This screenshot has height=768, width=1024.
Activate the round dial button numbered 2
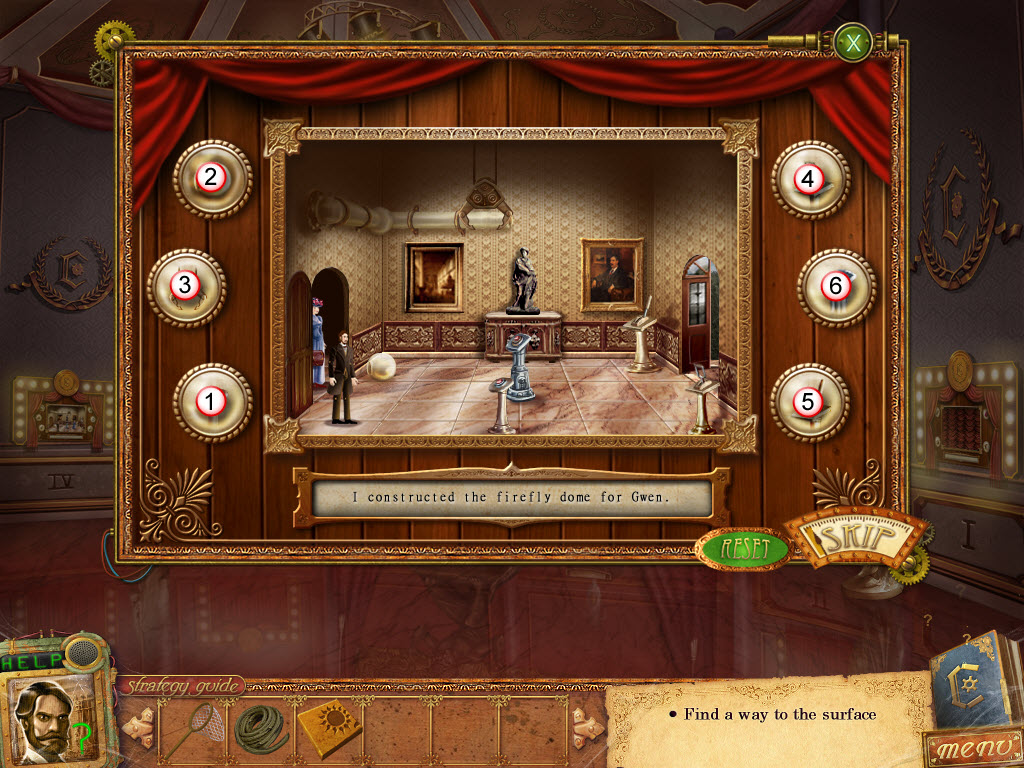211,178
